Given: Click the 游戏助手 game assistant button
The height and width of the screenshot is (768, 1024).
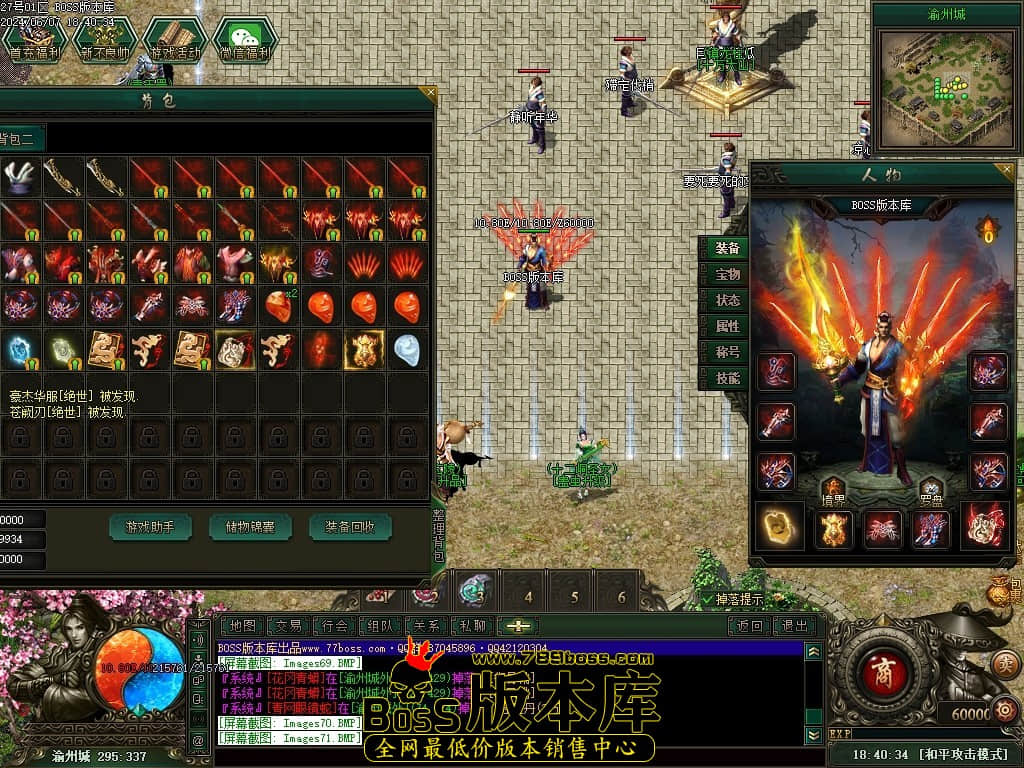Looking at the screenshot, I should pyautogui.click(x=150, y=526).
